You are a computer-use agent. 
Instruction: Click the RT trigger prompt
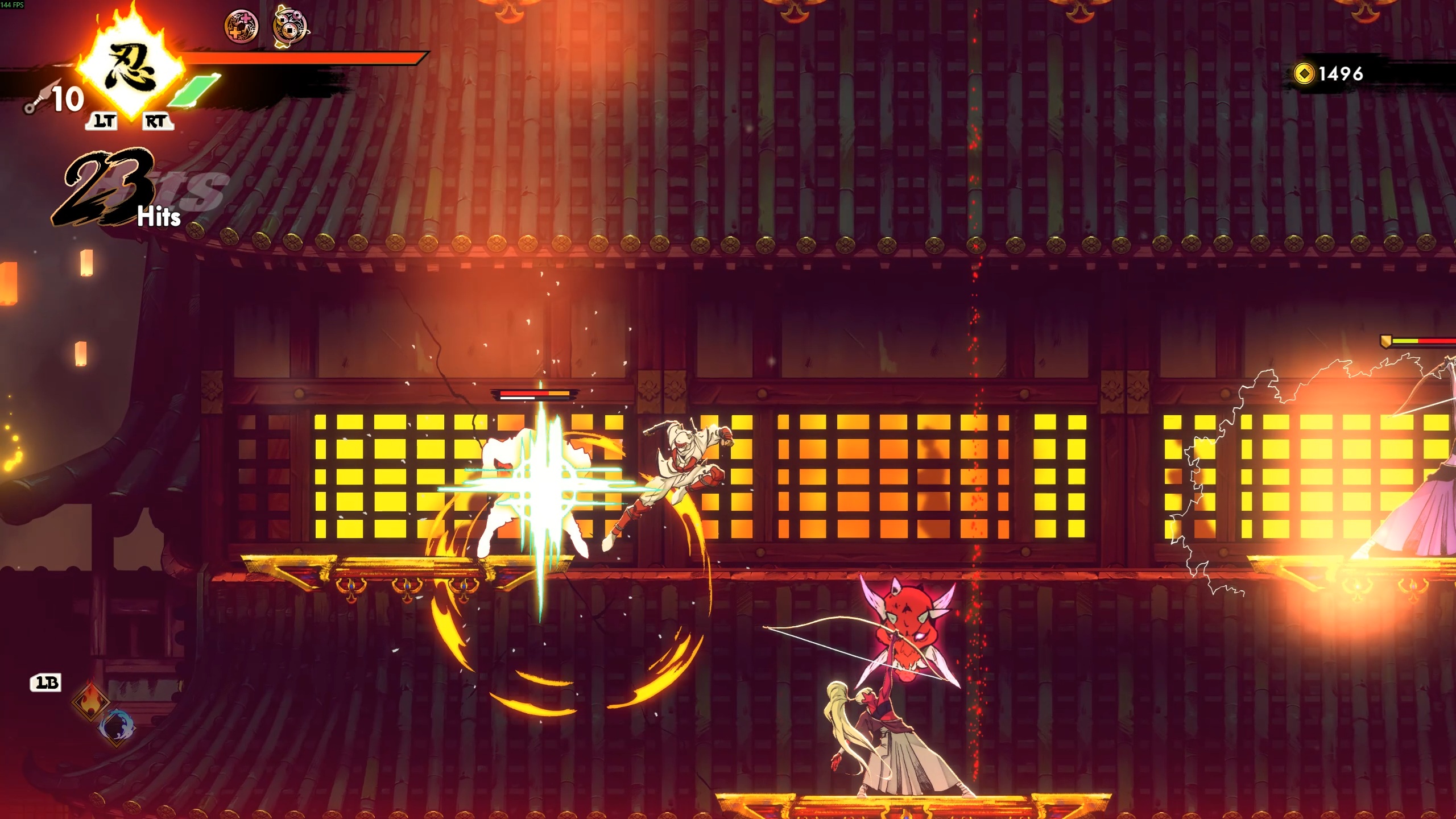tap(158, 122)
